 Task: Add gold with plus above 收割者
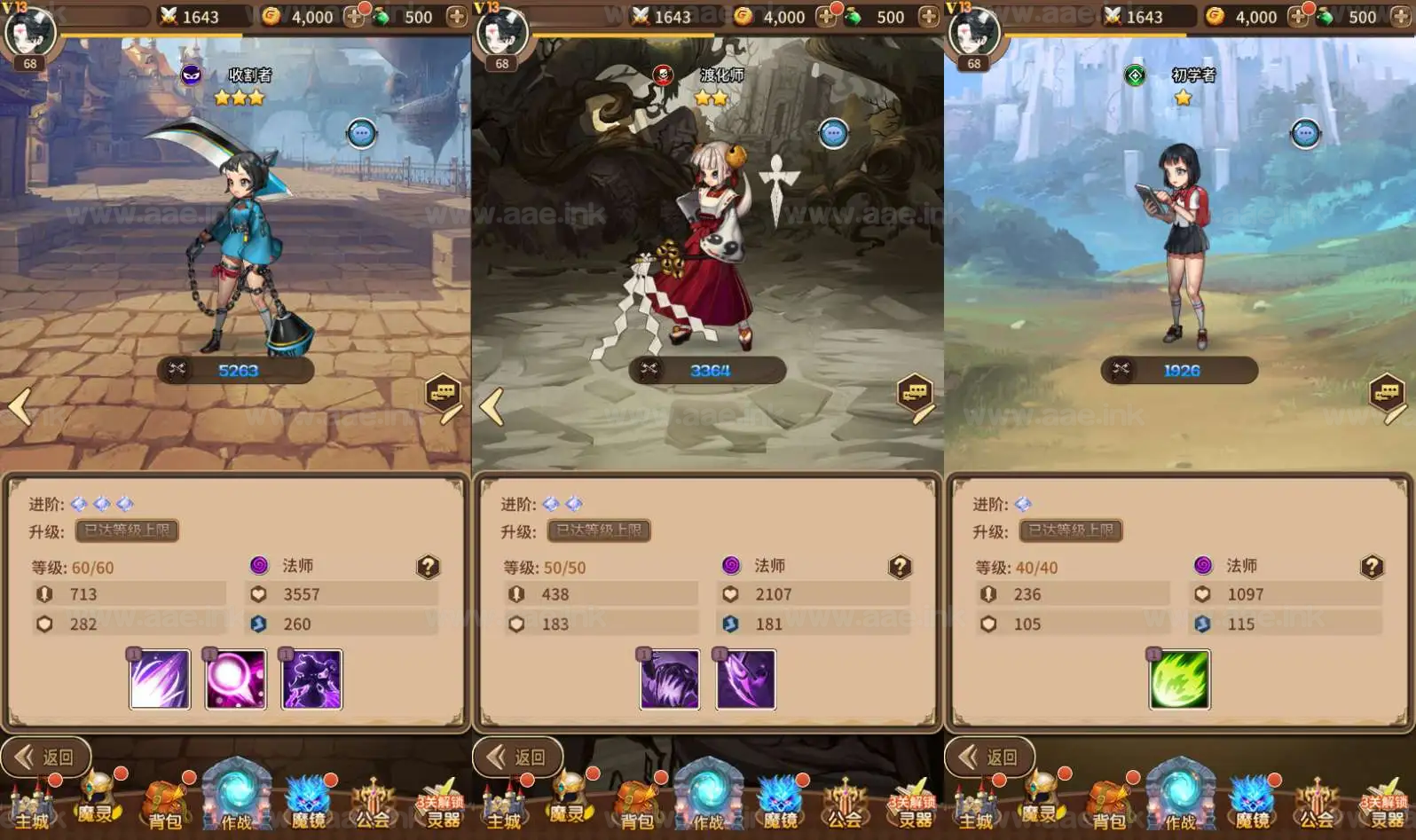pos(354,17)
